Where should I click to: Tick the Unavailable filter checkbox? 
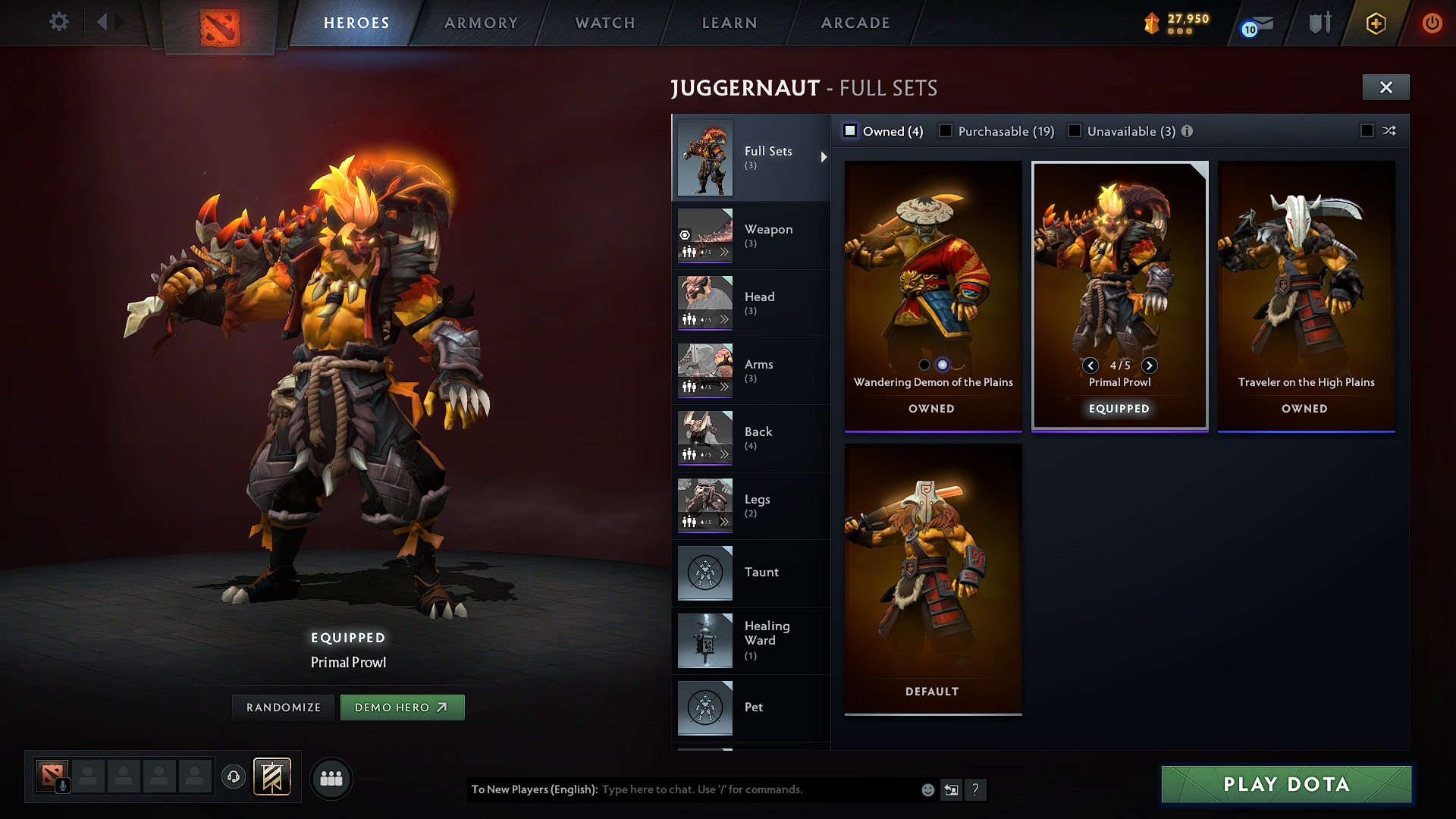(1075, 131)
